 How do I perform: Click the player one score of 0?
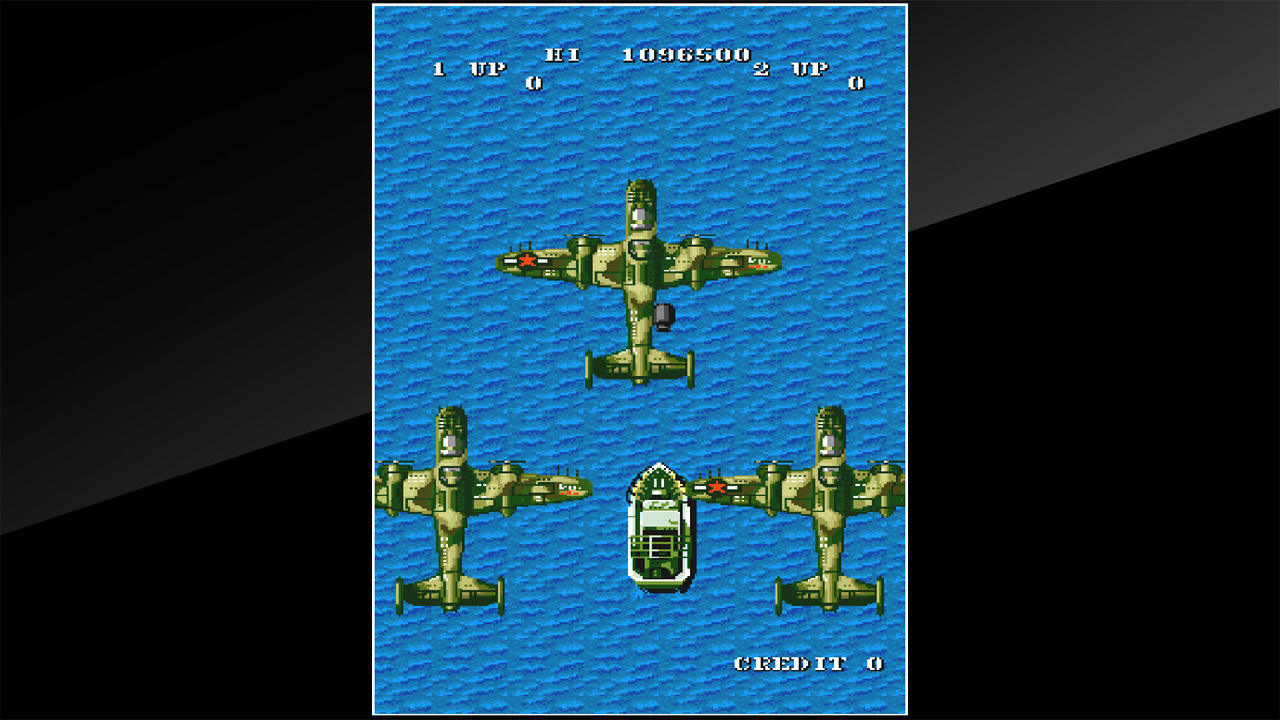click(534, 85)
